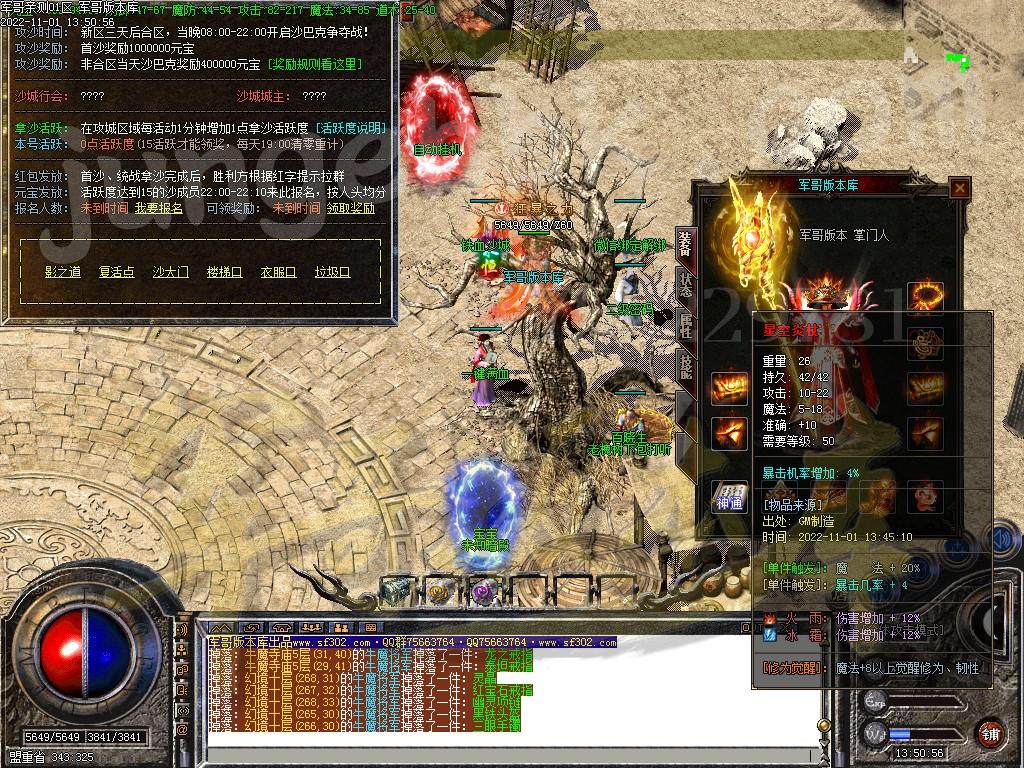The width and height of the screenshot is (1024, 768).
Task: Open the round red 铺 shop button
Action: click(x=991, y=732)
